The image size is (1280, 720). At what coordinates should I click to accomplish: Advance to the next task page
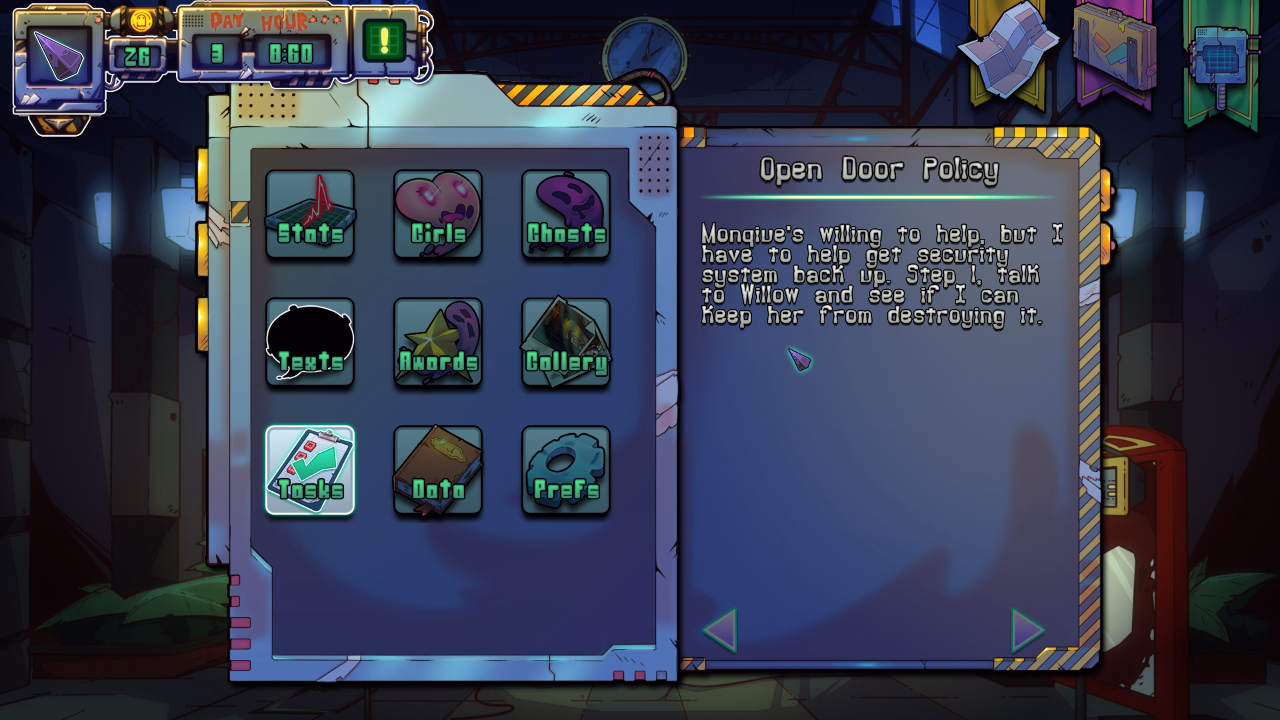point(1027,630)
